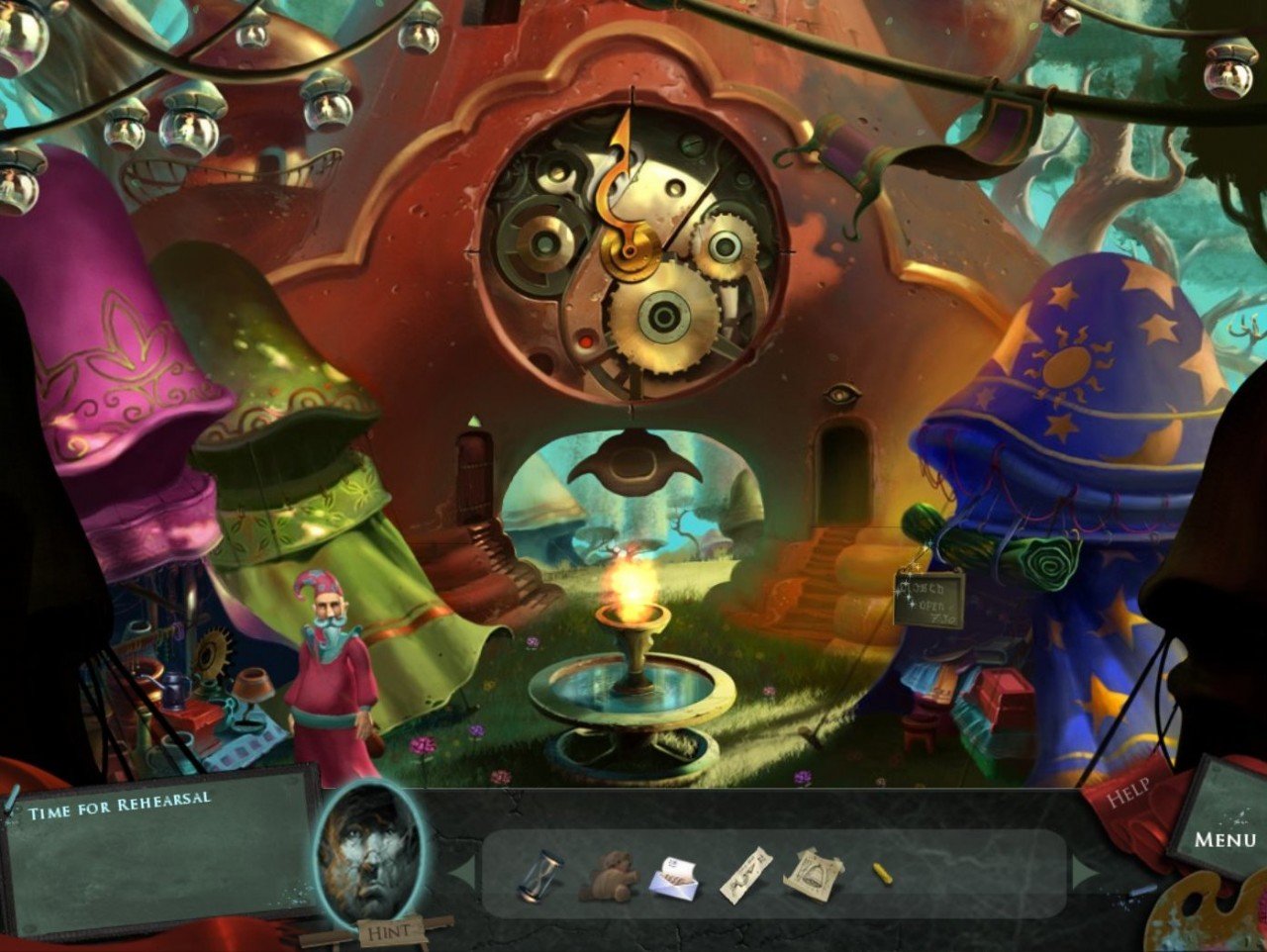This screenshot has width=1267, height=952.
Task: Select the envelope with letter in inventory
Action: [x=673, y=878]
